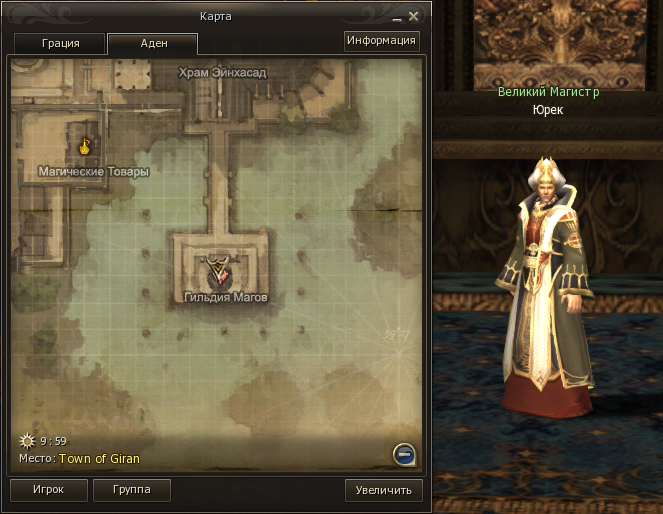663x514 pixels.
Task: Click the Гильдия Магов map marker
Action: [x=218, y=269]
